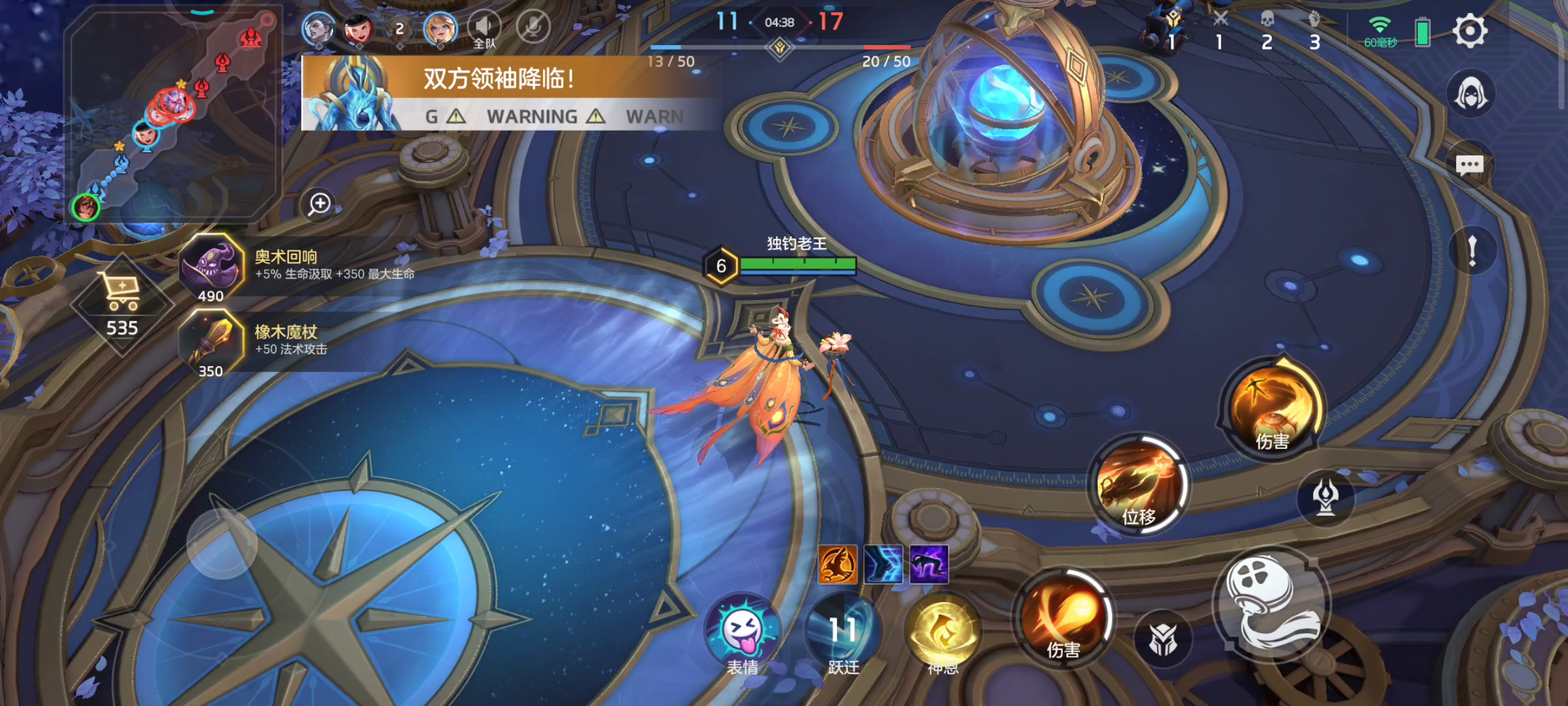Use the 跃迁 summoner skill on cooldown

(x=843, y=632)
